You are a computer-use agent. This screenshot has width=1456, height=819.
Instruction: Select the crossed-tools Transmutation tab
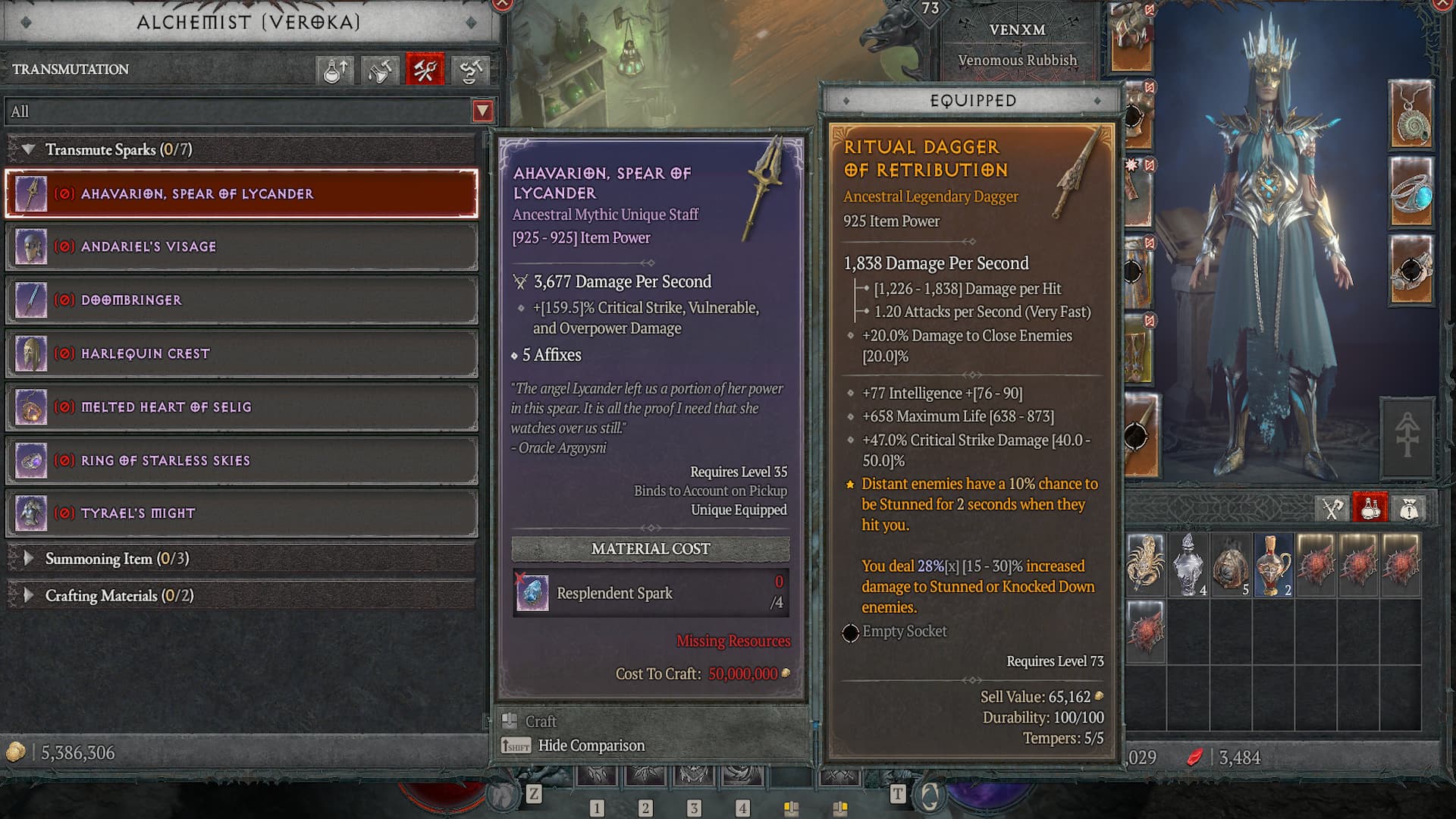pyautogui.click(x=424, y=70)
